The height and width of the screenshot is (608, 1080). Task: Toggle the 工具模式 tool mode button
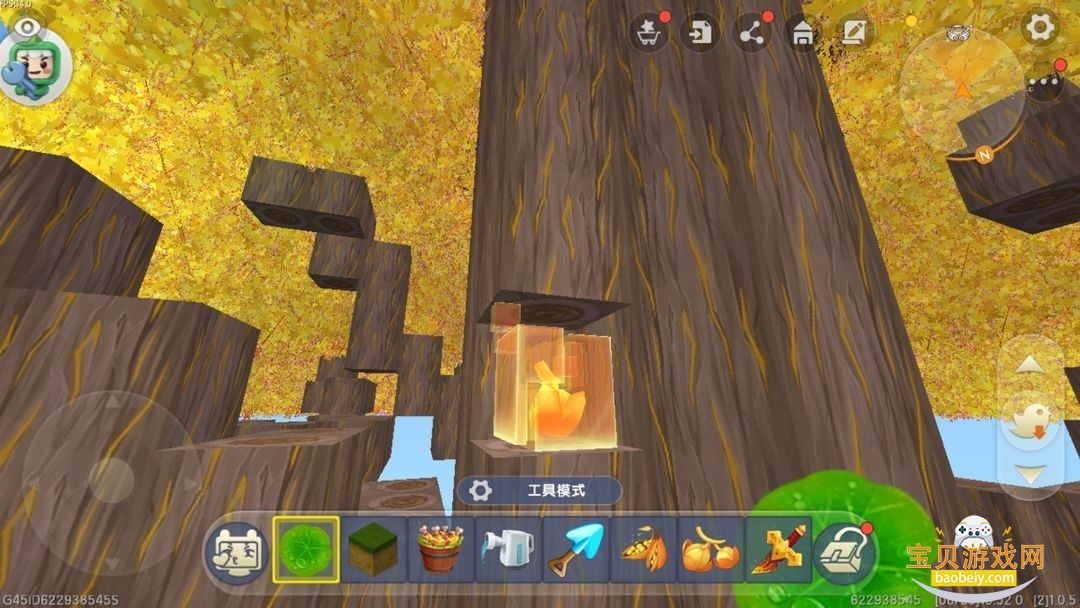tap(540, 490)
